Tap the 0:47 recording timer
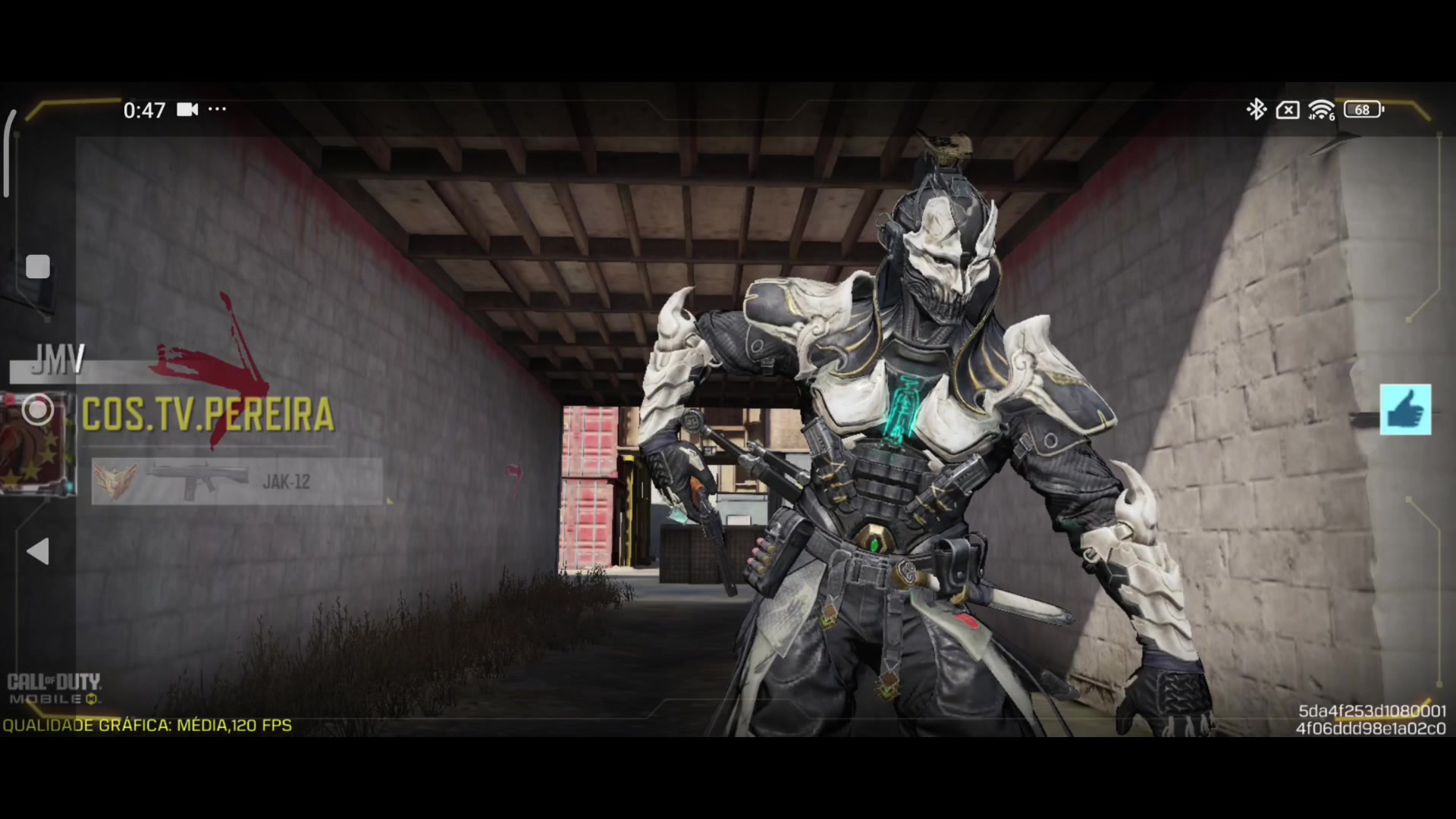This screenshot has height=819, width=1456. 146,110
